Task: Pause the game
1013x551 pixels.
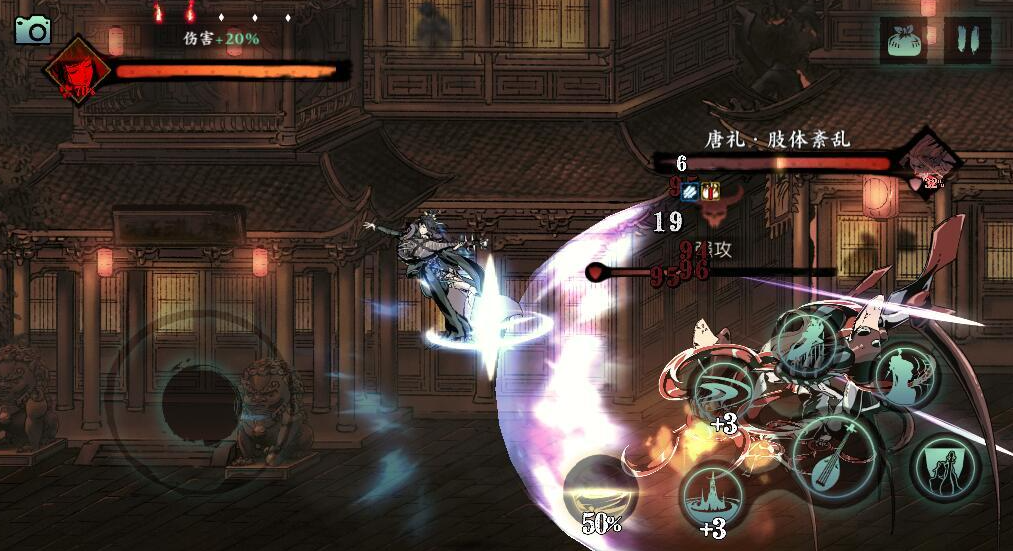Action: pyautogui.click(x=967, y=41)
